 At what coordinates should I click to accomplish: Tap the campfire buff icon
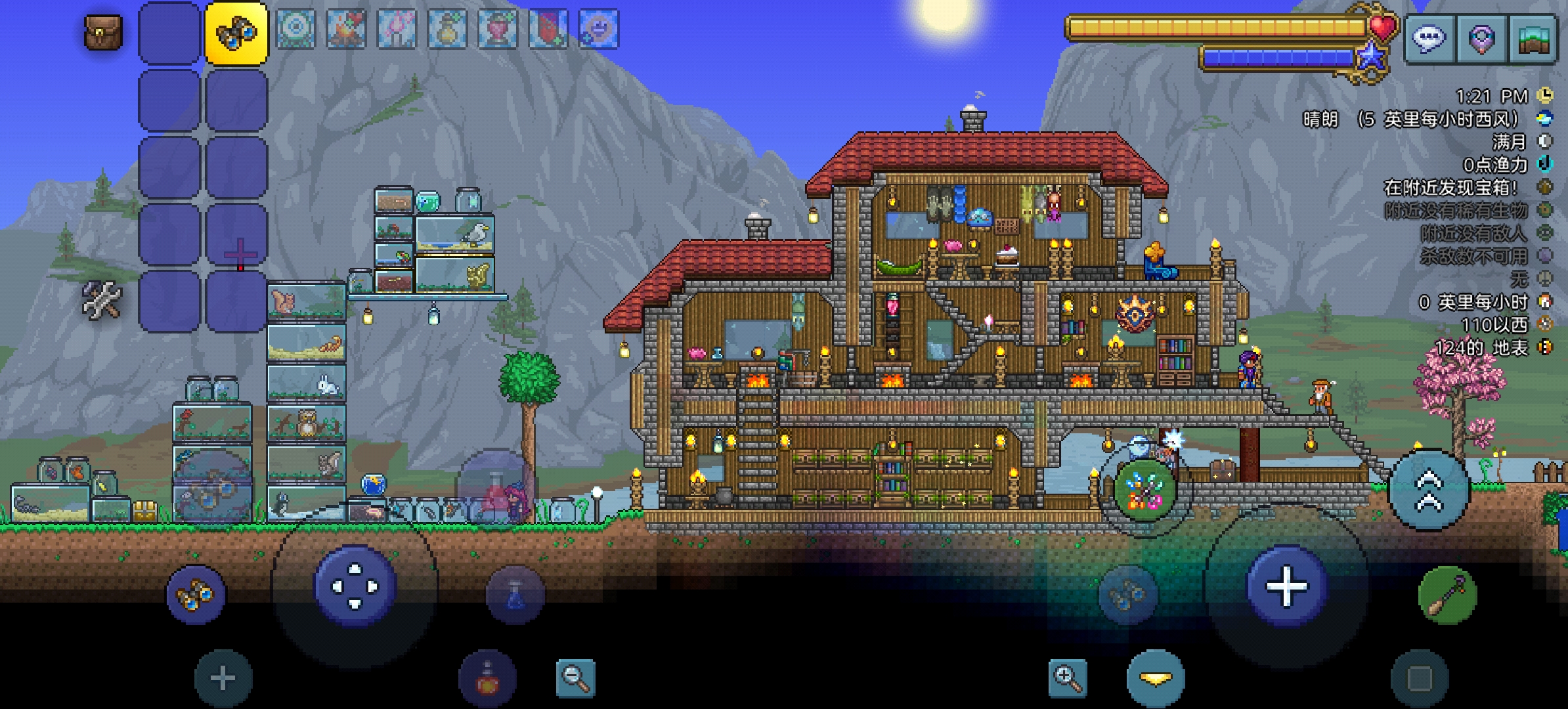tap(346, 29)
